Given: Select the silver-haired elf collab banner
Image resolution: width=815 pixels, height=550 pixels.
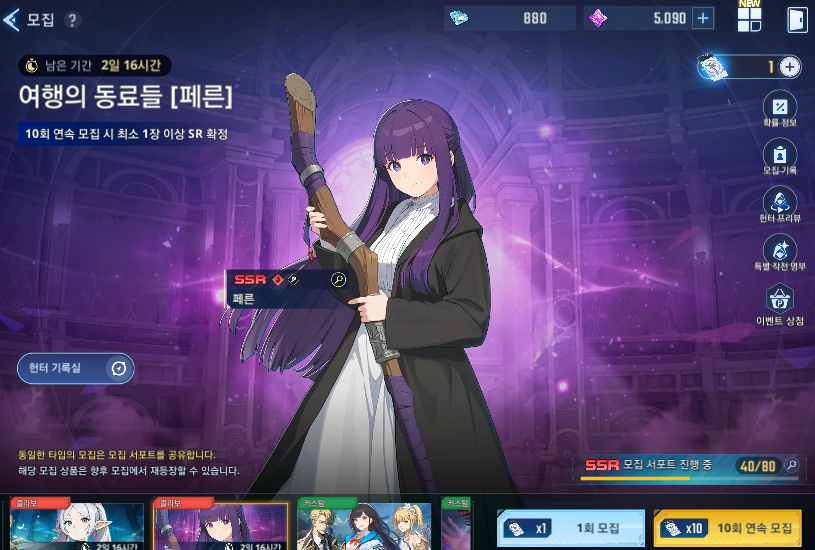Looking at the screenshot, I should click(77, 526).
